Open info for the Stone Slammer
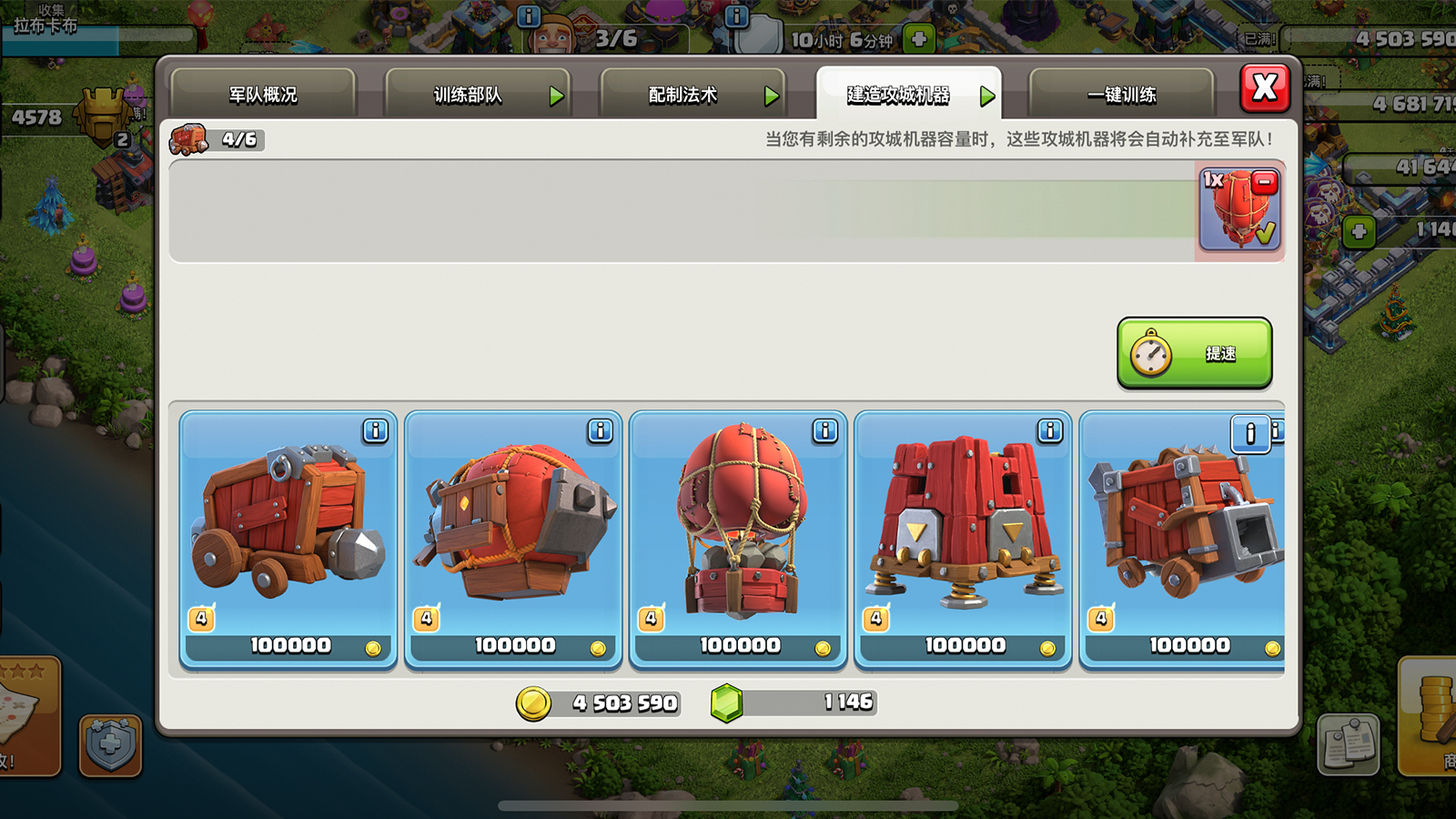Image resolution: width=1456 pixels, height=819 pixels. click(x=824, y=430)
